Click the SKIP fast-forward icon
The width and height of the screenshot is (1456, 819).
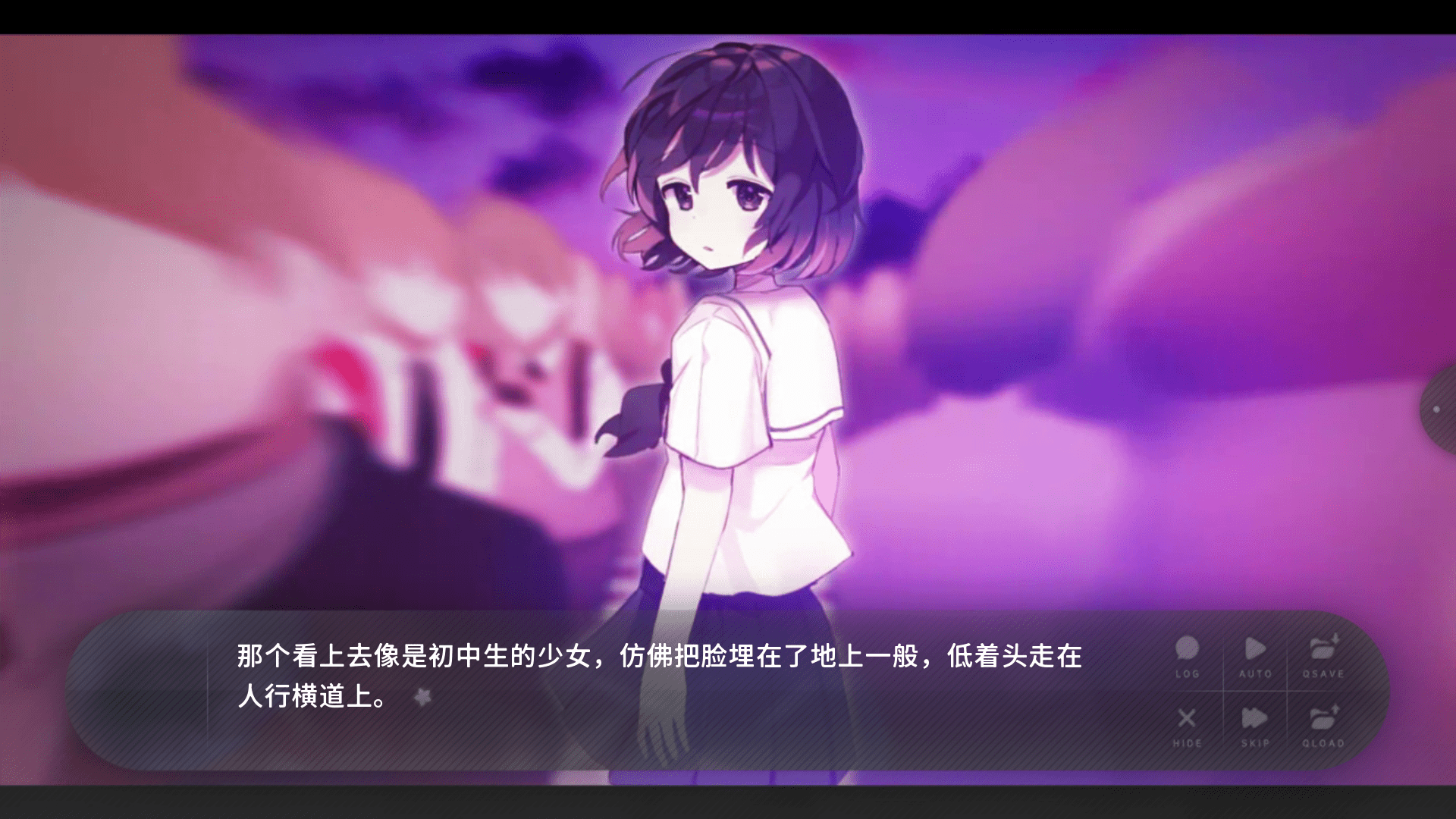[1255, 719]
